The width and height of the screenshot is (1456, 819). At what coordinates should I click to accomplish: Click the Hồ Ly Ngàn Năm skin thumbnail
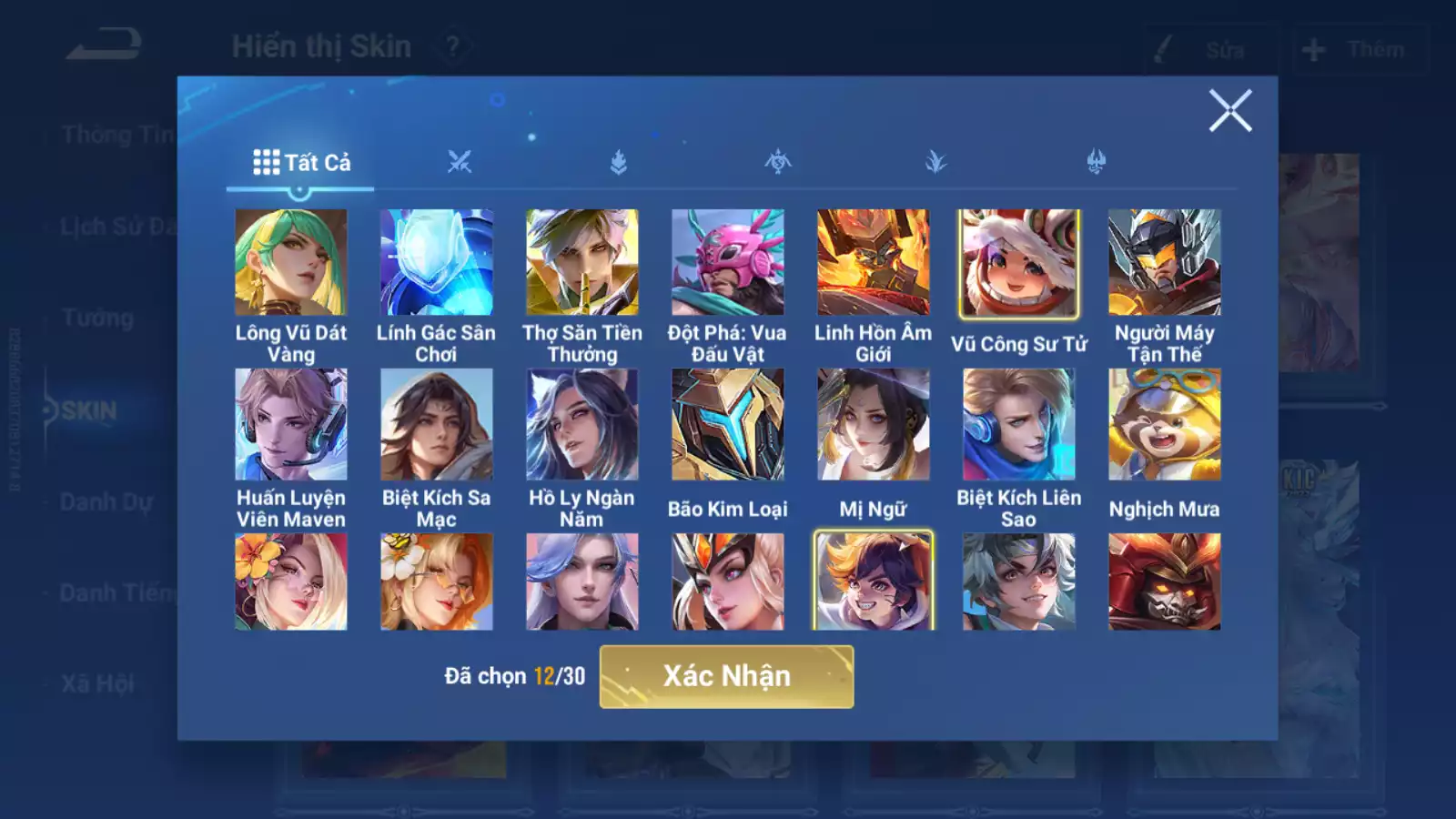coord(581,426)
